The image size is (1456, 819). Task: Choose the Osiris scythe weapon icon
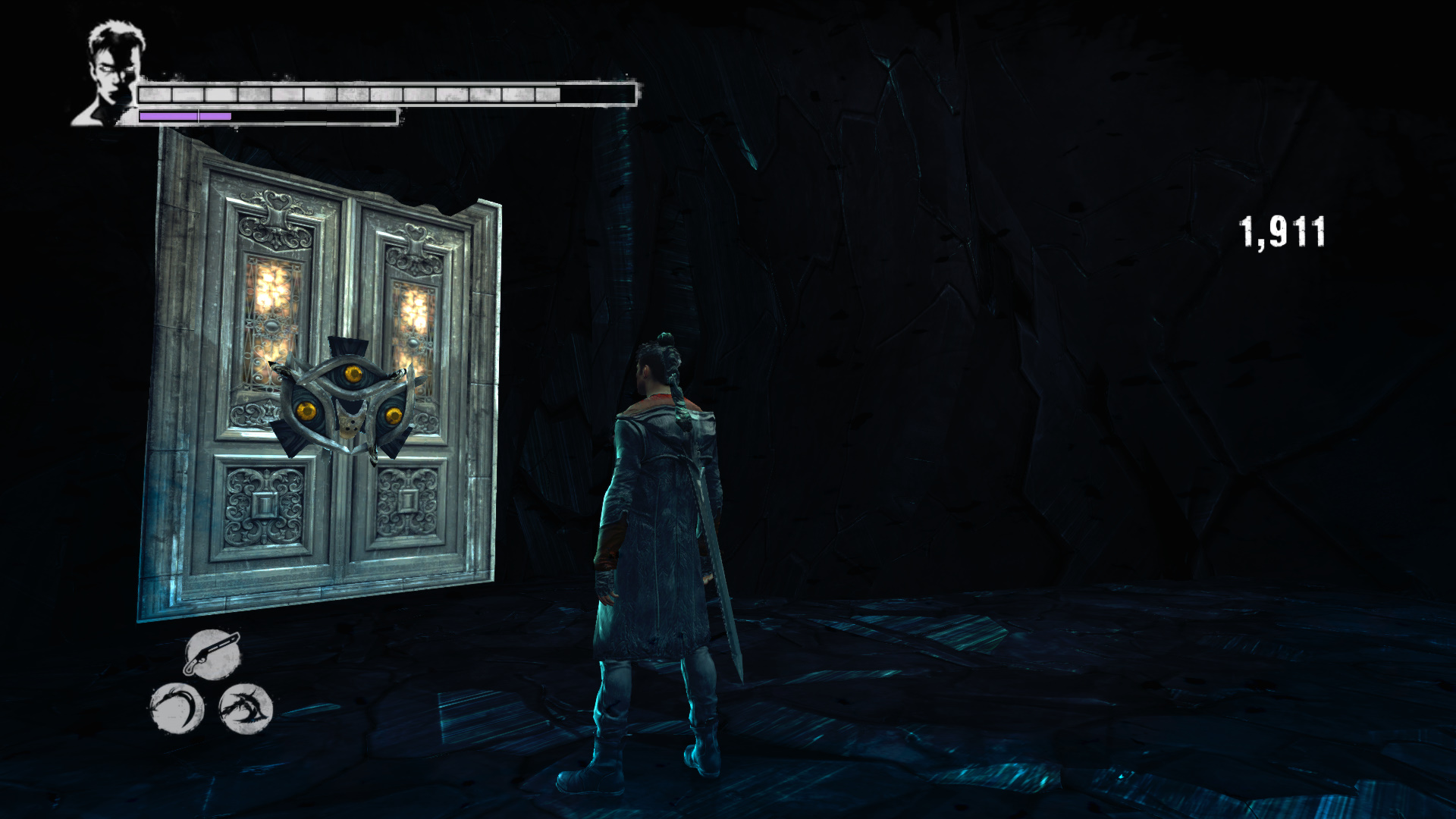point(177,709)
